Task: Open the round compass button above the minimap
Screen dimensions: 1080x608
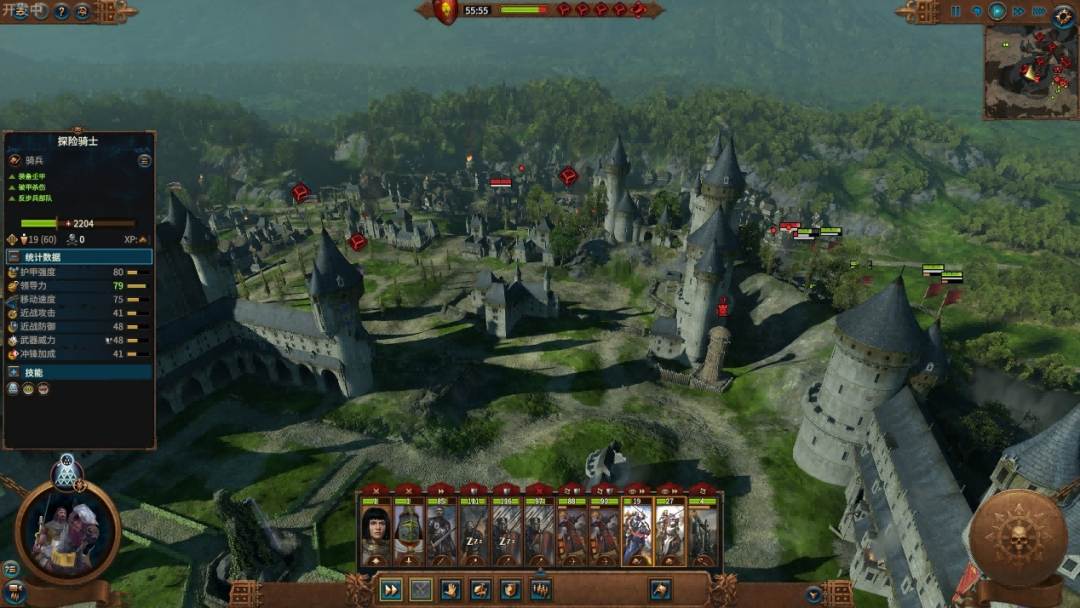Action: [x=1063, y=14]
